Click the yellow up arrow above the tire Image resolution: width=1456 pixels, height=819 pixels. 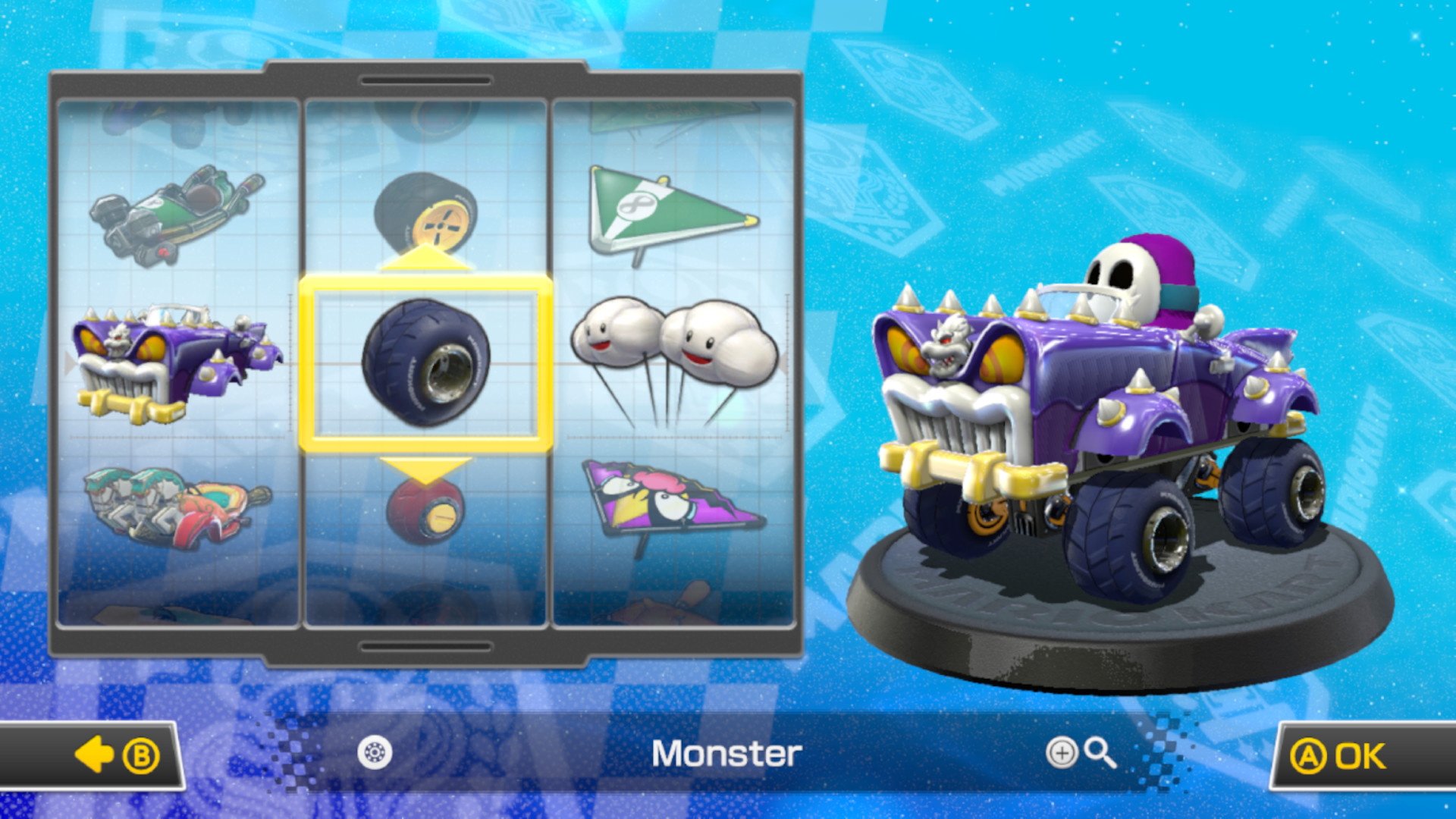428,258
